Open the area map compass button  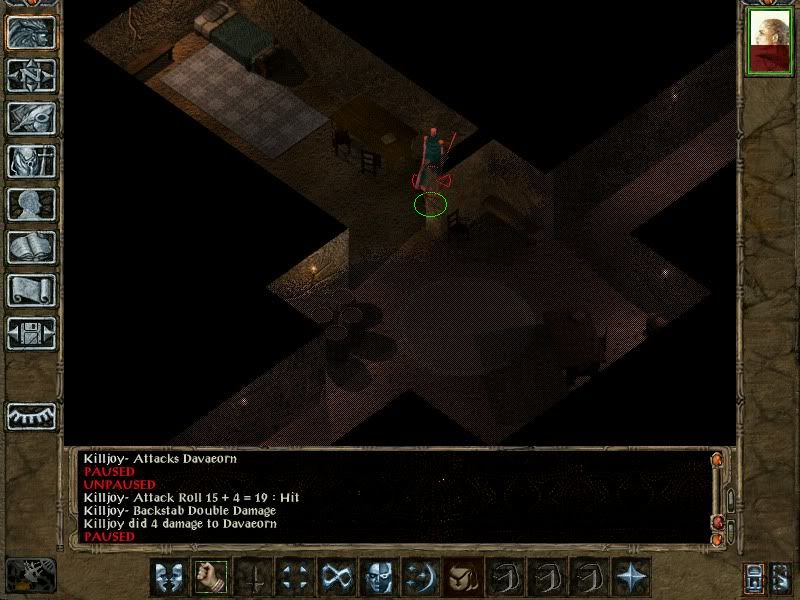[x=31, y=75]
